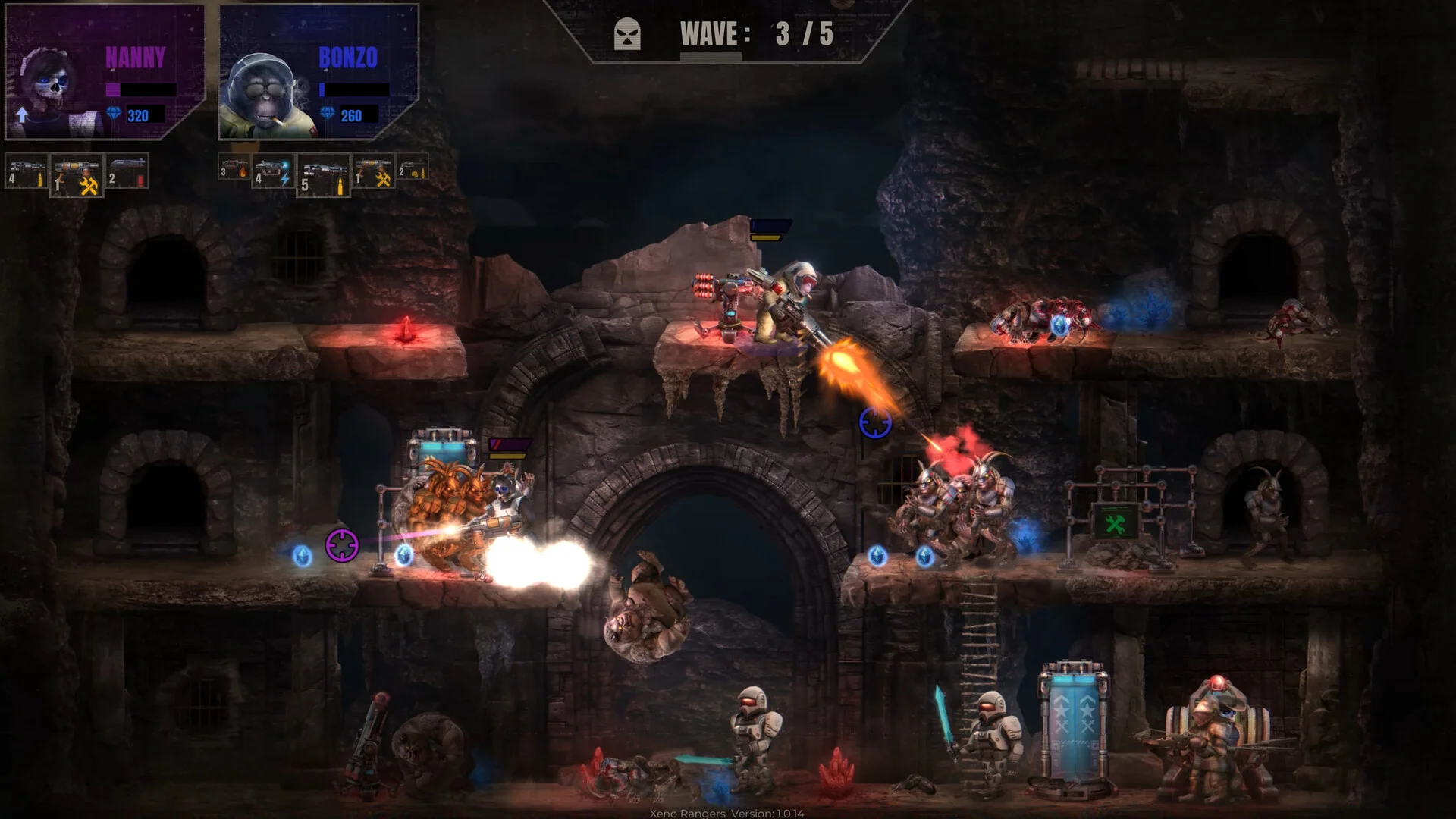The height and width of the screenshot is (819, 1456).
Task: Select Bonzo's flamethrower weapon slot
Action: tap(234, 168)
